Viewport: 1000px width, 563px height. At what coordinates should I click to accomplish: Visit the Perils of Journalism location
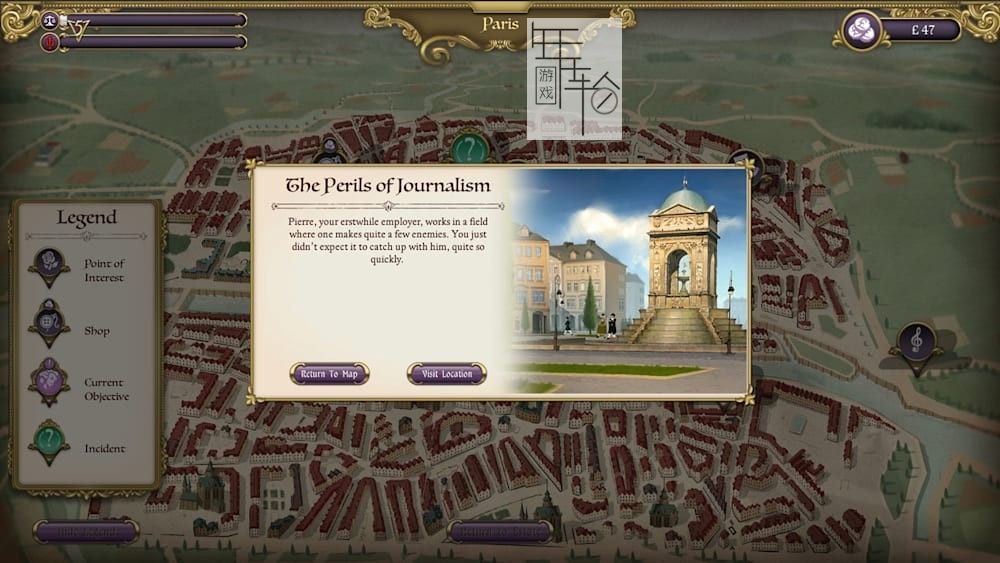446,374
